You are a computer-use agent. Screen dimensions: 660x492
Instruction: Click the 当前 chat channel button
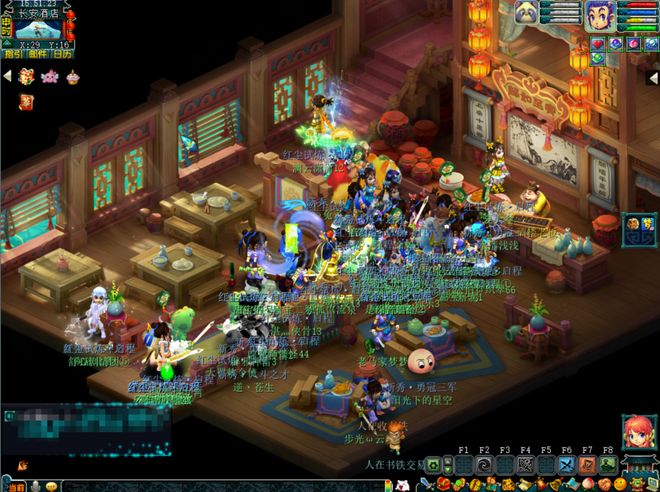click(x=17, y=485)
